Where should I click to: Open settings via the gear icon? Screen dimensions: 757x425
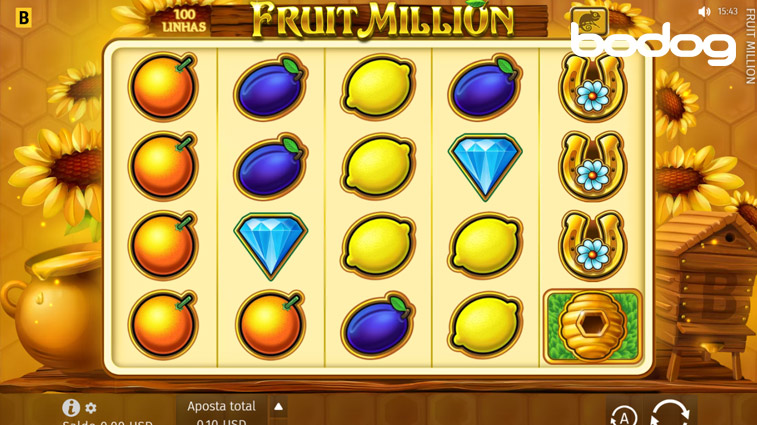[x=91, y=408]
